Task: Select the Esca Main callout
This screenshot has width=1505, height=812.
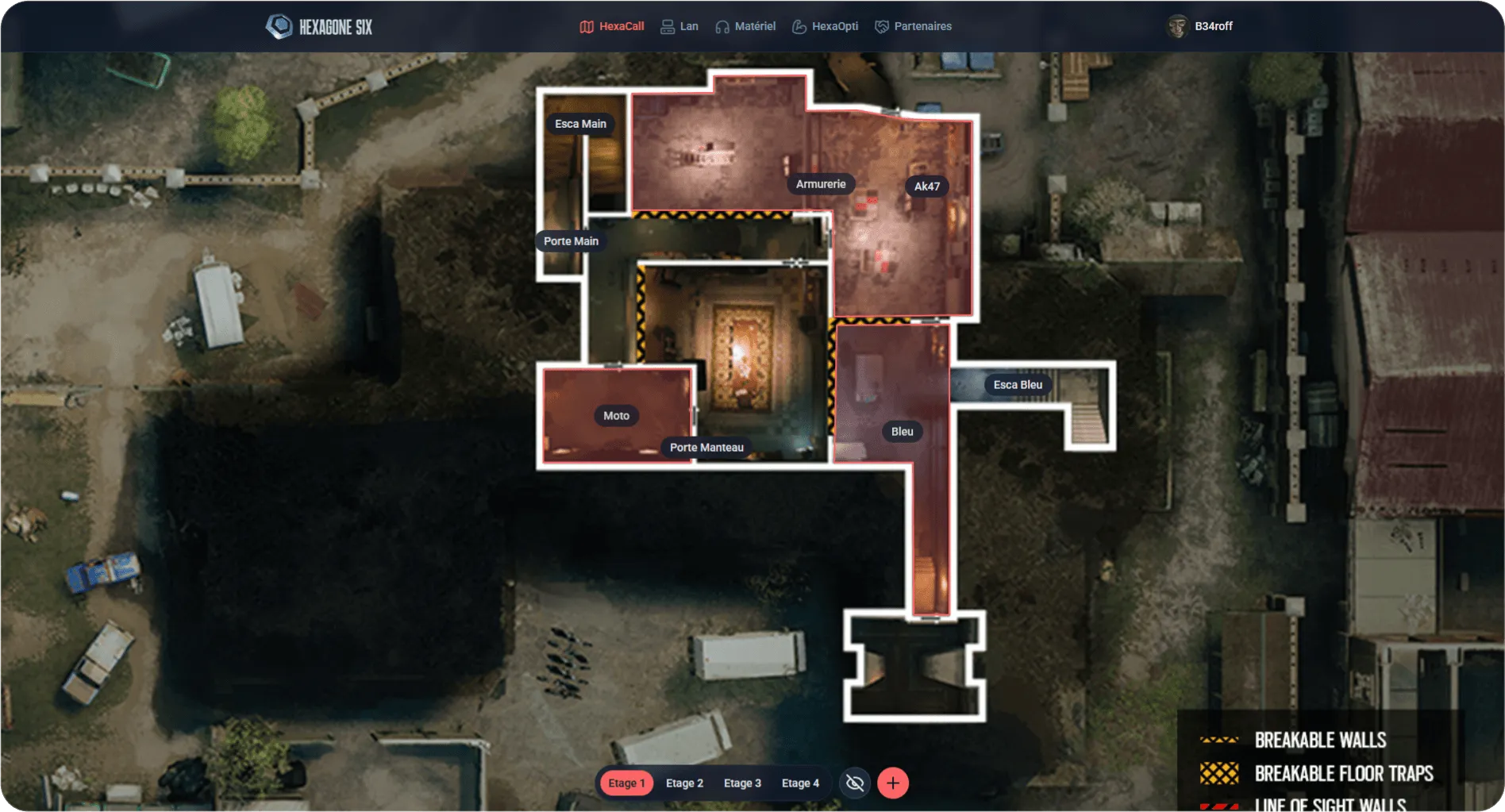Action: click(580, 124)
